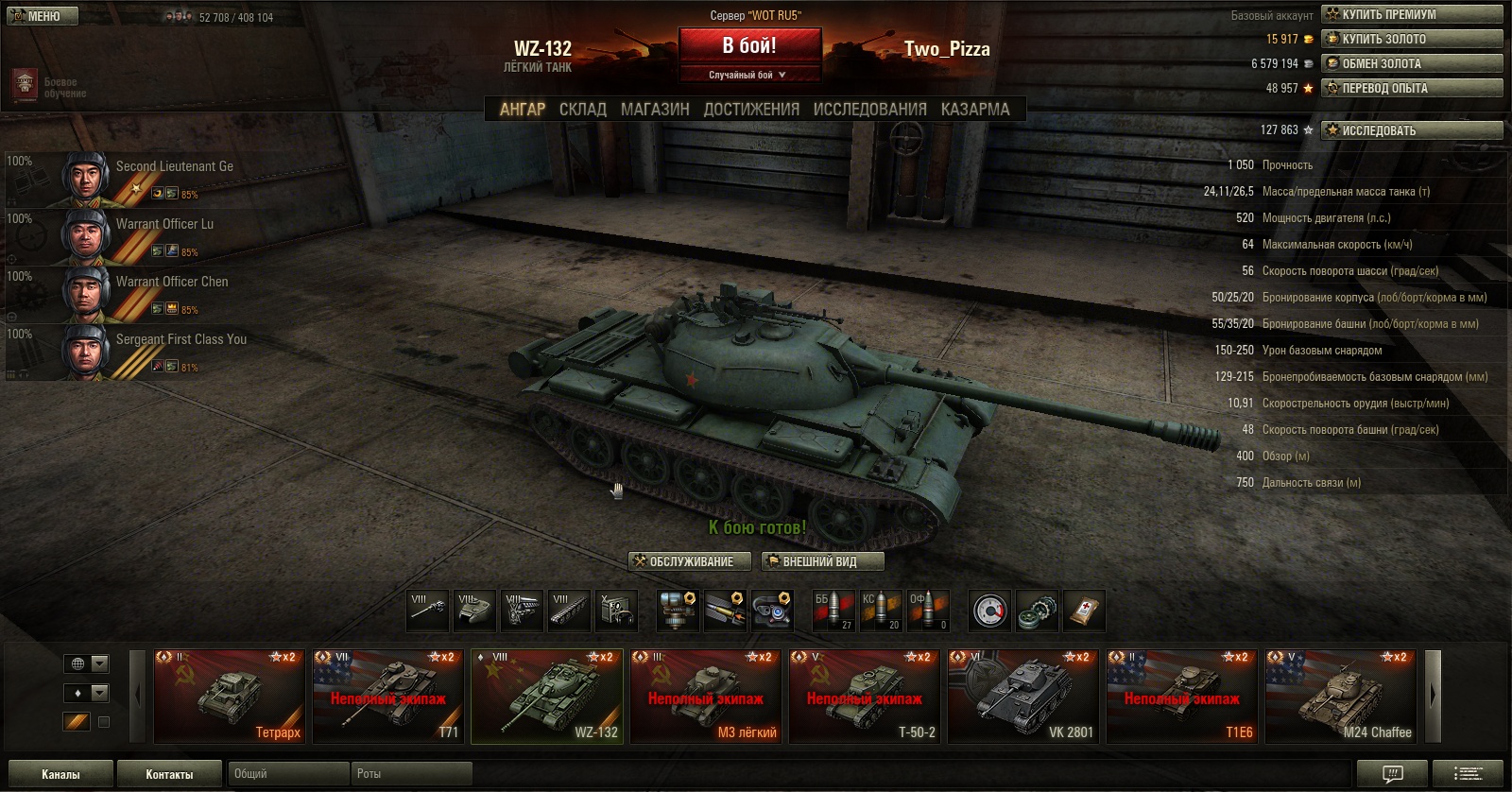Open the Случайный бой battle type dropdown

click(748, 75)
